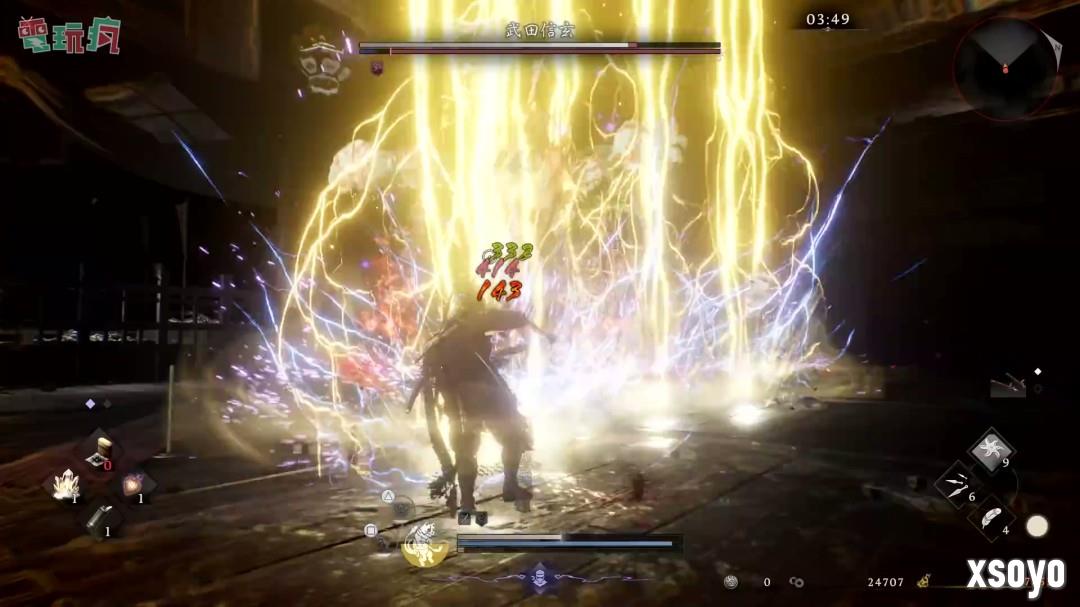Click the red and green channel logo
The height and width of the screenshot is (607, 1080).
click(x=69, y=34)
